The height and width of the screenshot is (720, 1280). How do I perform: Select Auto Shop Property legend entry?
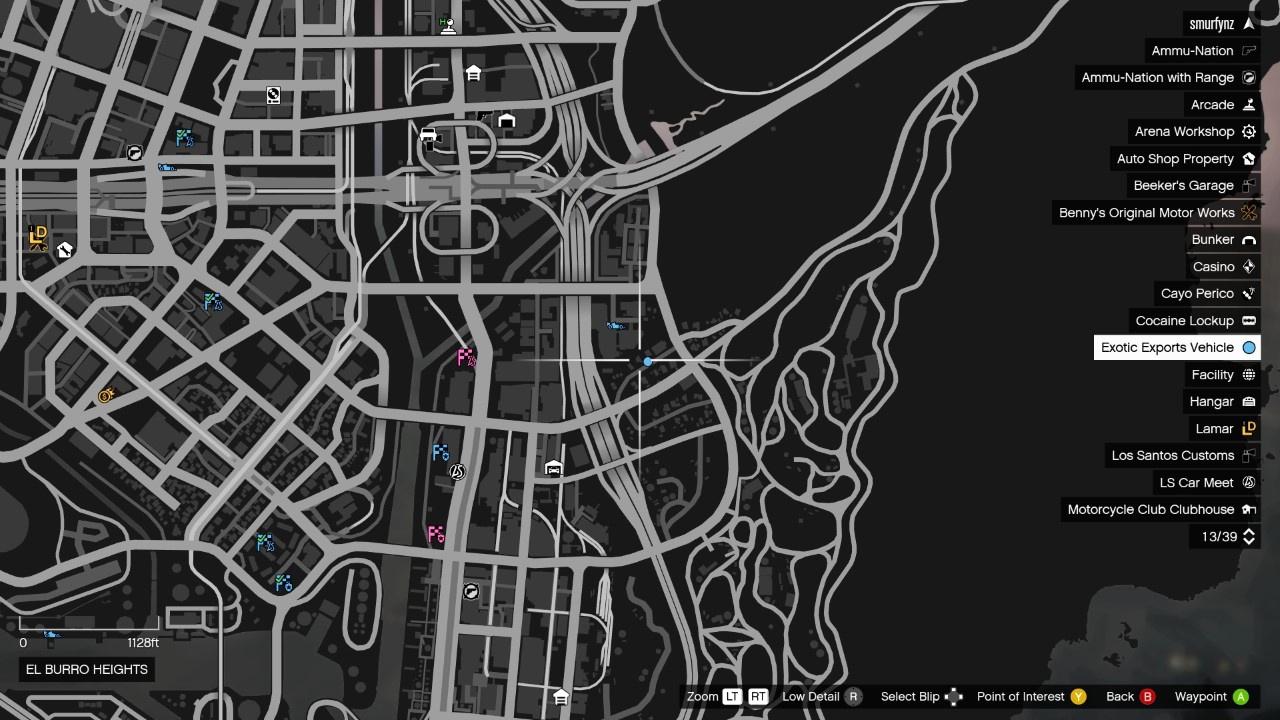tap(1175, 159)
